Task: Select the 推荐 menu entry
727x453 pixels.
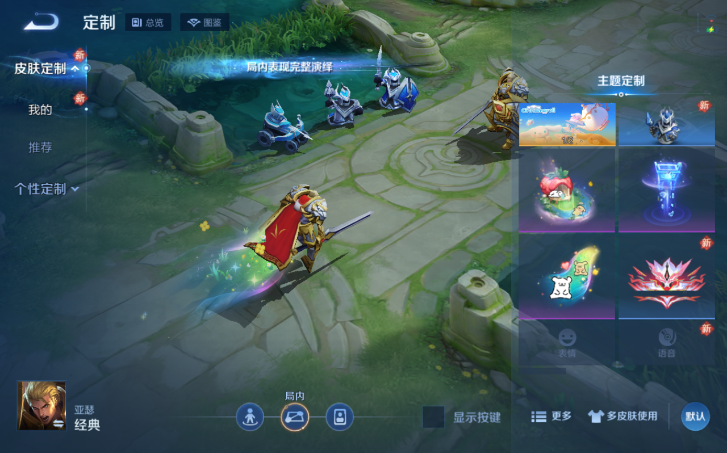Action: point(40,147)
